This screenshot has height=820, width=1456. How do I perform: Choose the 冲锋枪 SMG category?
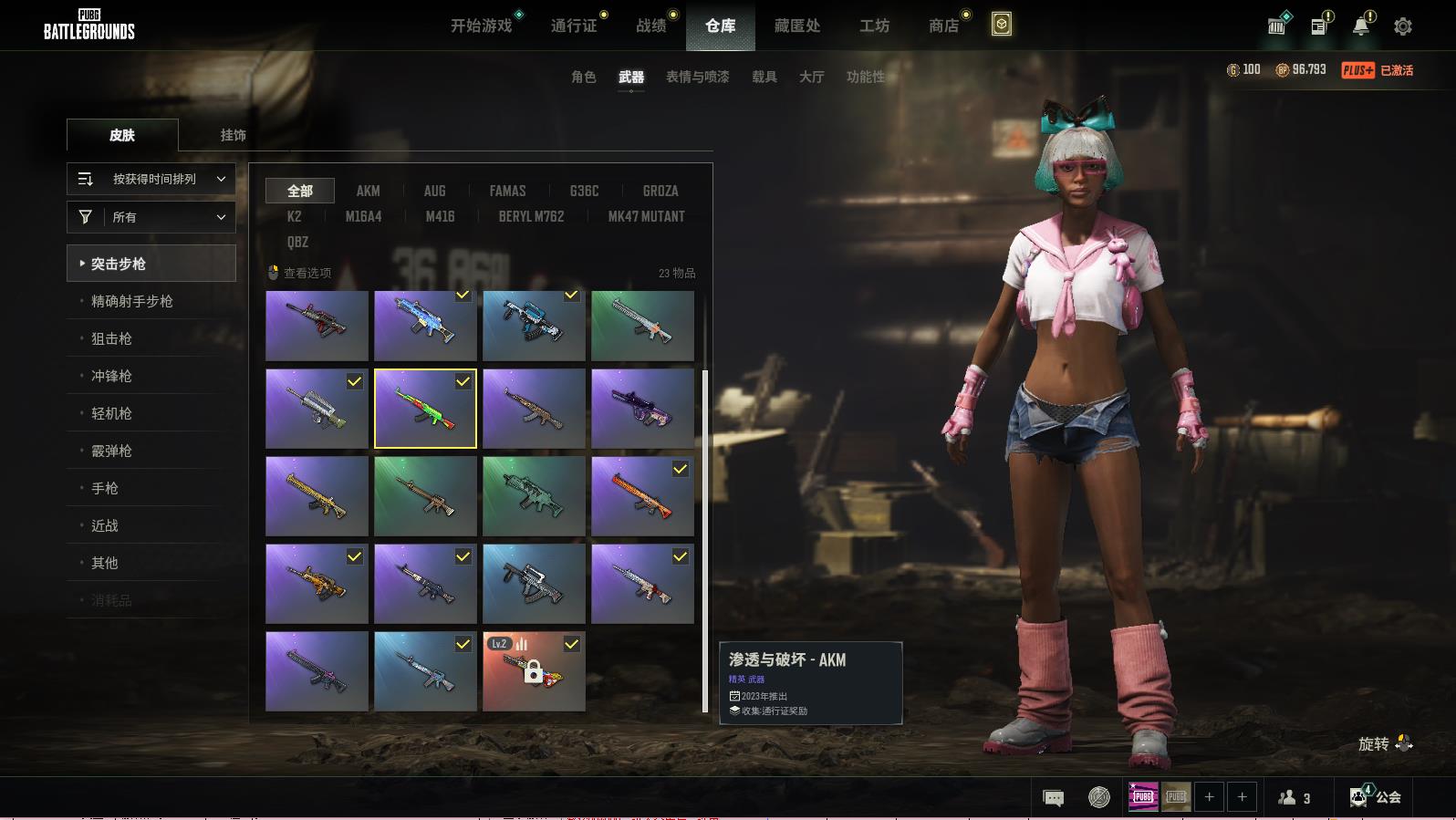tap(111, 376)
